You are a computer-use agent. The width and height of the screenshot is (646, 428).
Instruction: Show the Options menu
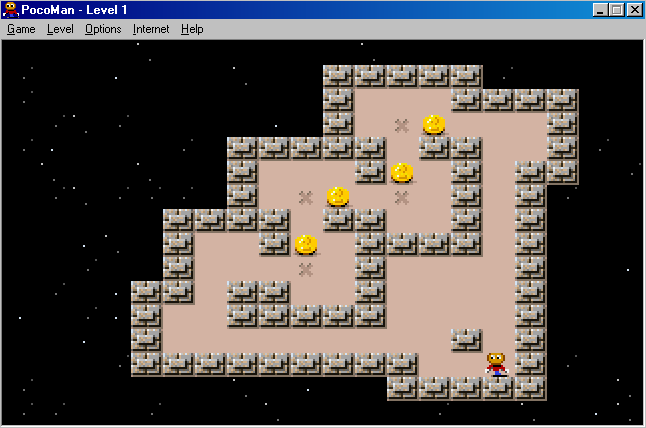[x=103, y=29]
